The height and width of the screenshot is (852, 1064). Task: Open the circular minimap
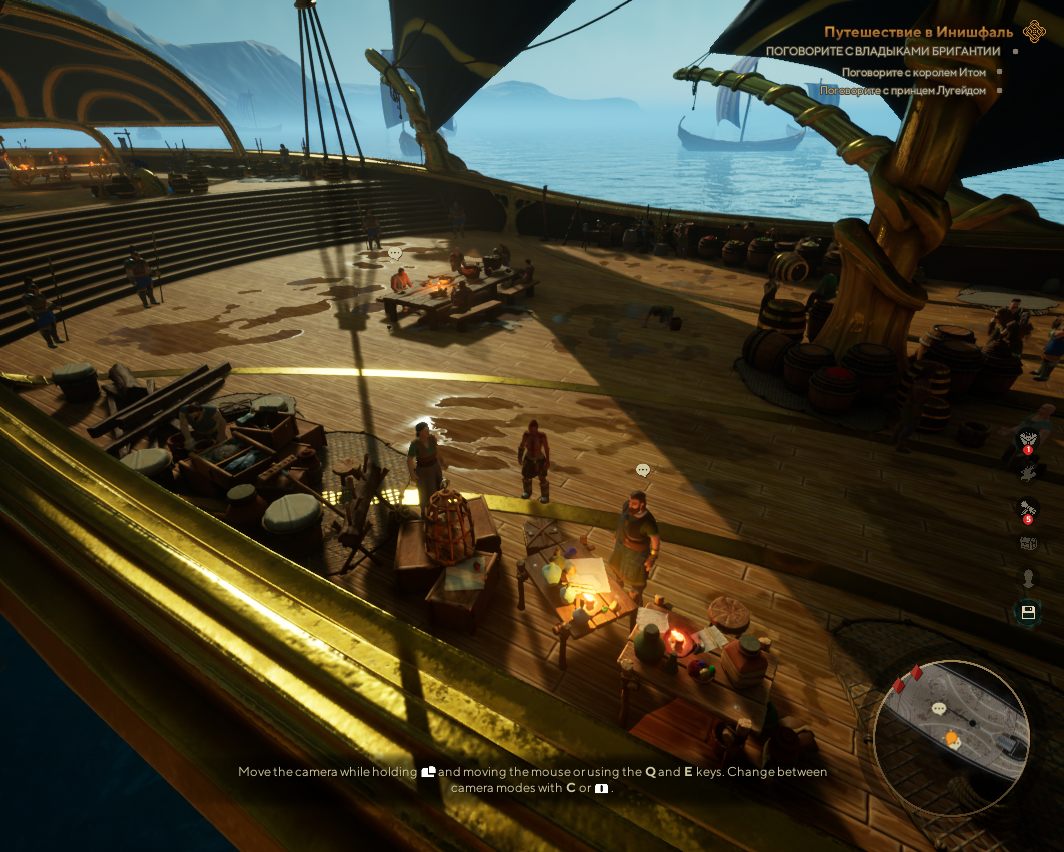pyautogui.click(x=951, y=737)
